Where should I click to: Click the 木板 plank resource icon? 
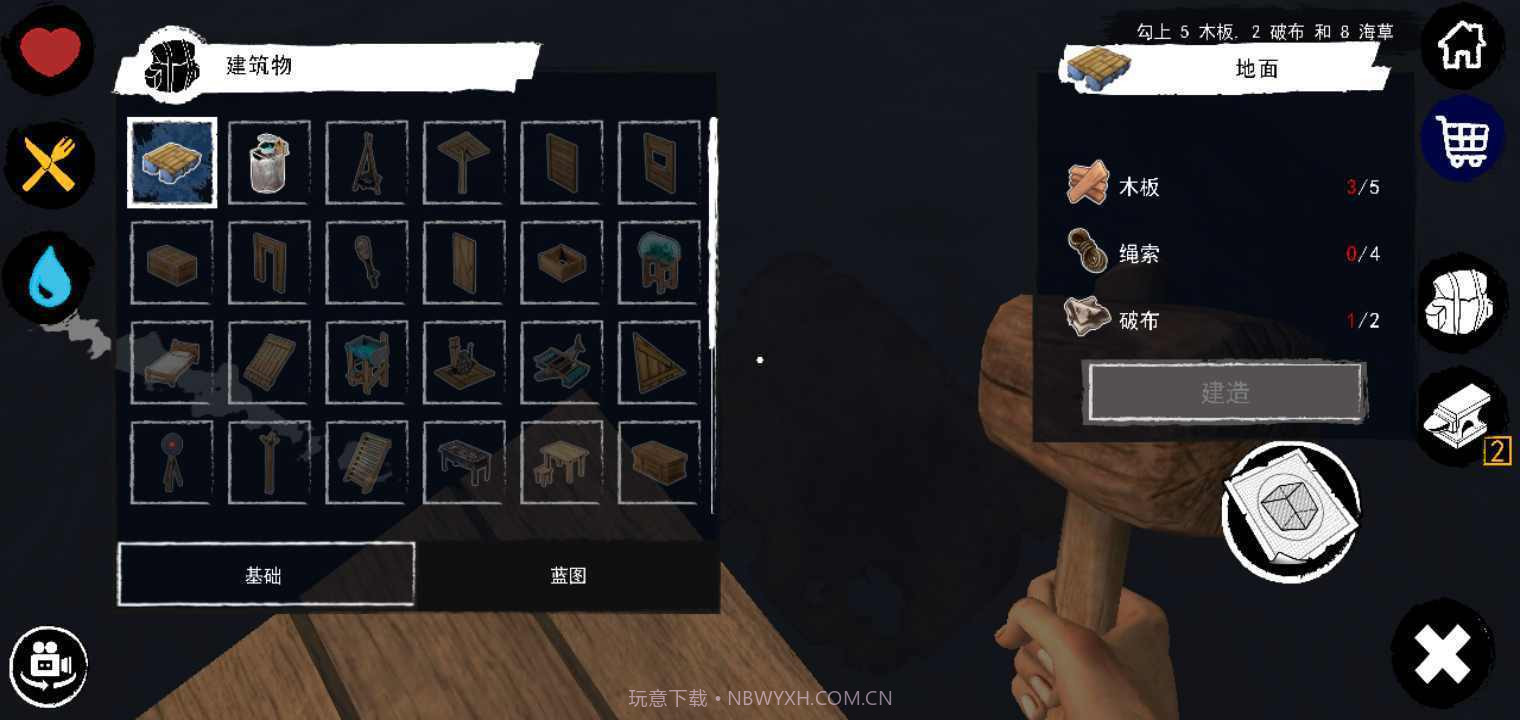coord(1088,185)
